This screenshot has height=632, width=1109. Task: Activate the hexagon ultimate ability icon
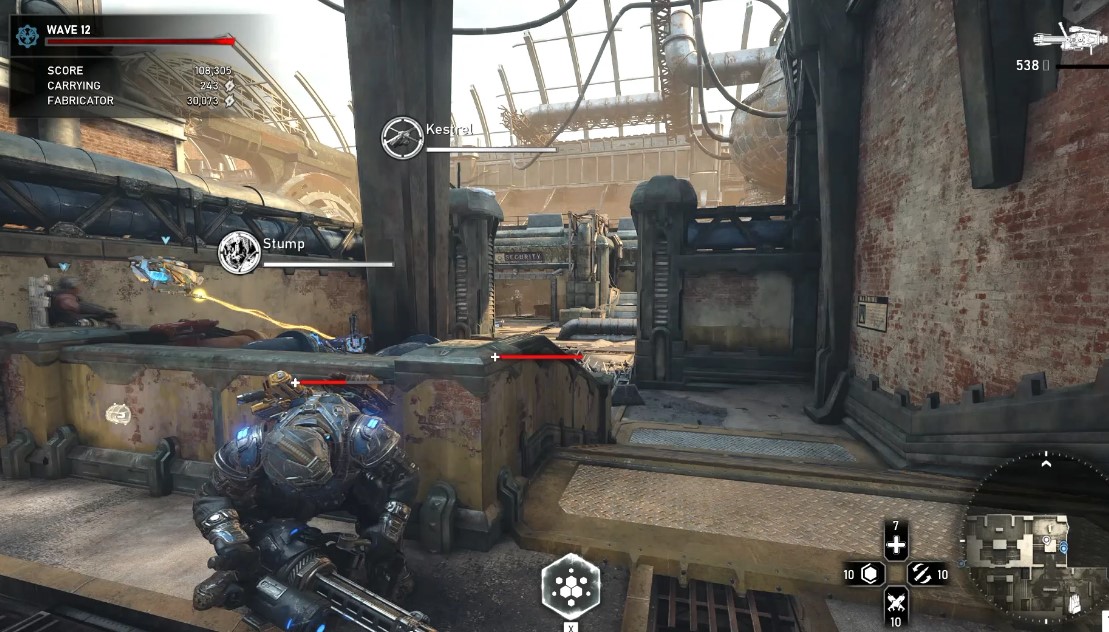coord(571,585)
